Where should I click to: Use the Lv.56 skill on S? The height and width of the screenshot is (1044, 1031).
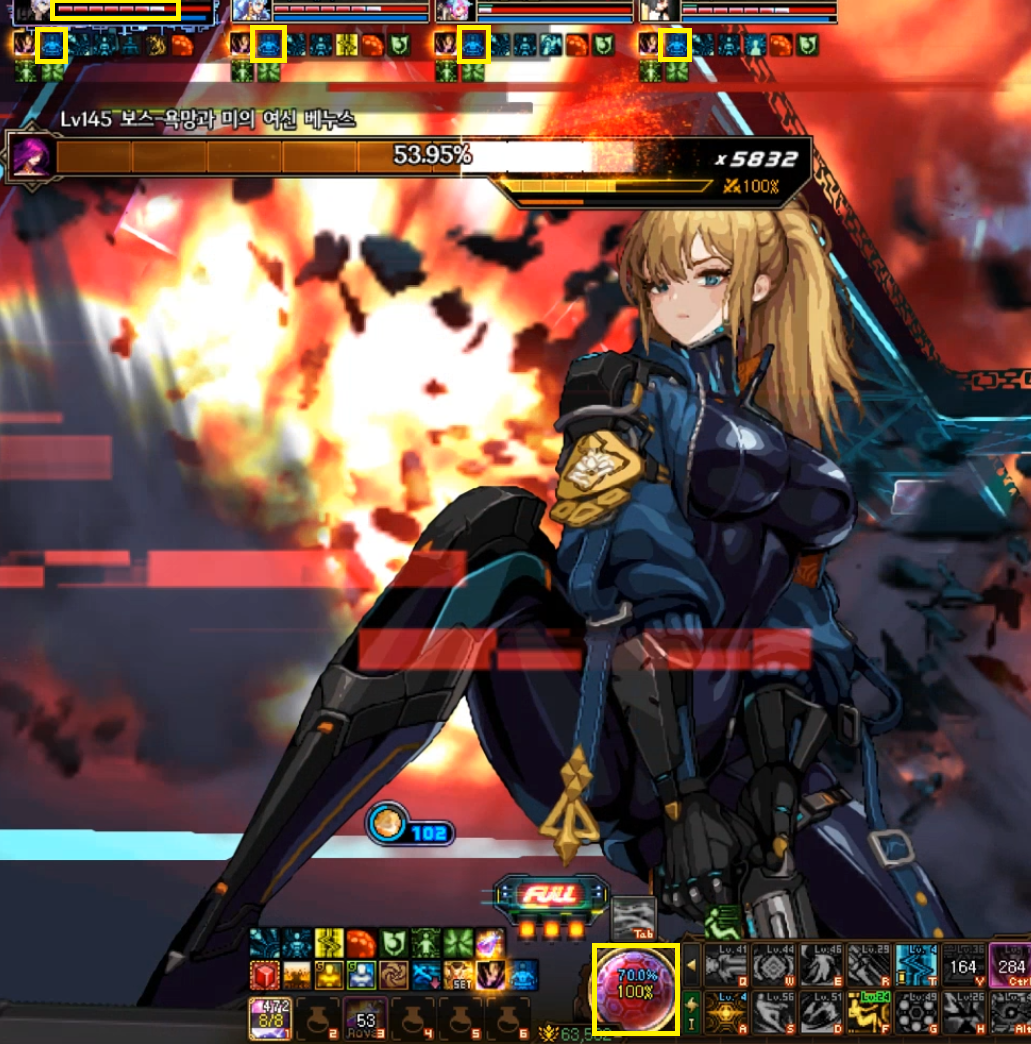(x=773, y=1012)
